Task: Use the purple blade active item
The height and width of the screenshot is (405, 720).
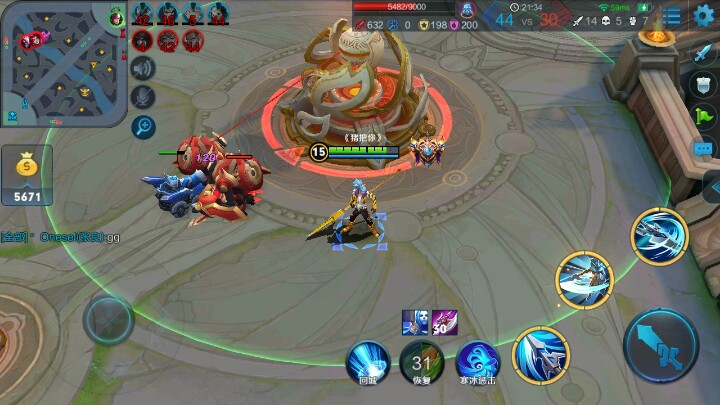Action: 444,323
